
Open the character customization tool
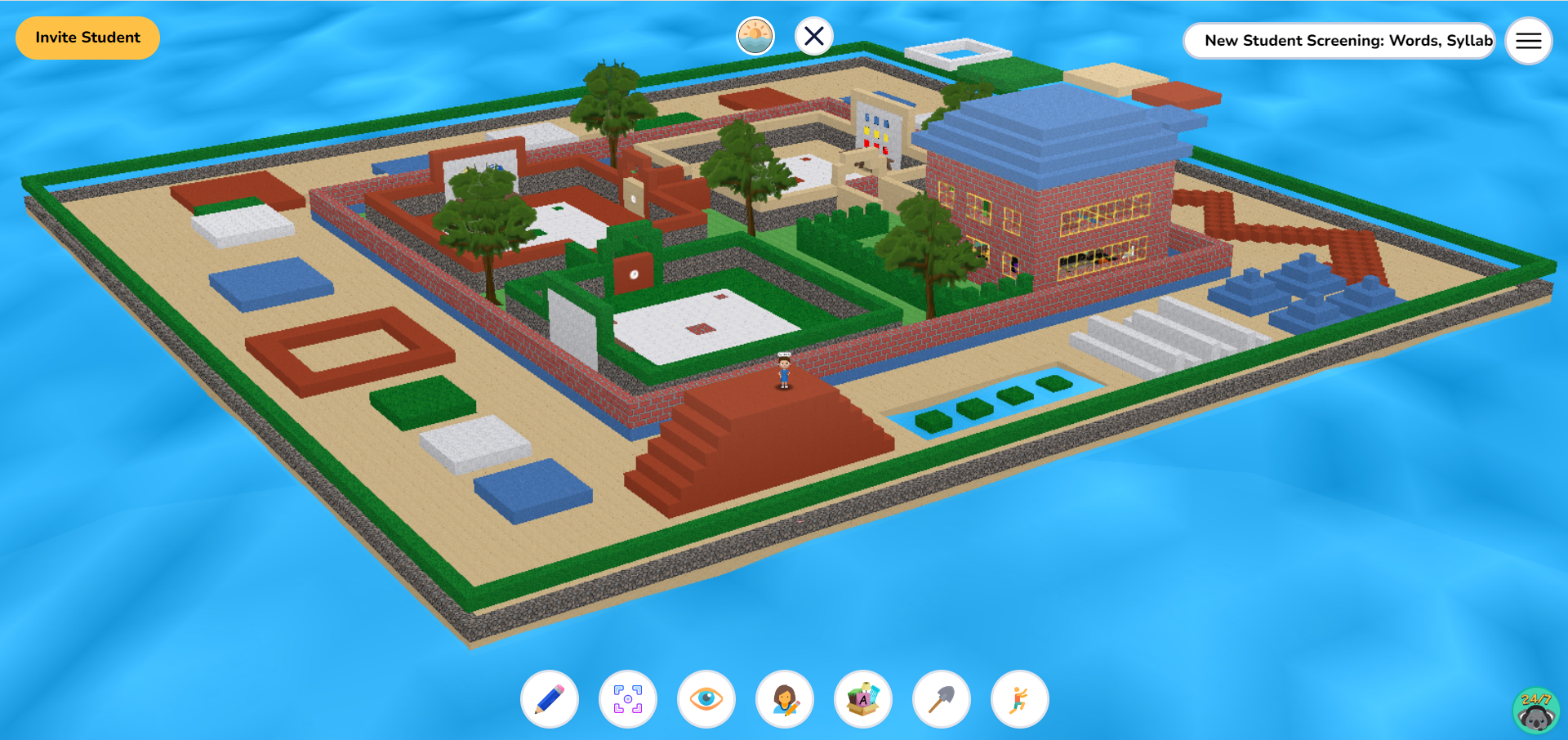coord(784,700)
